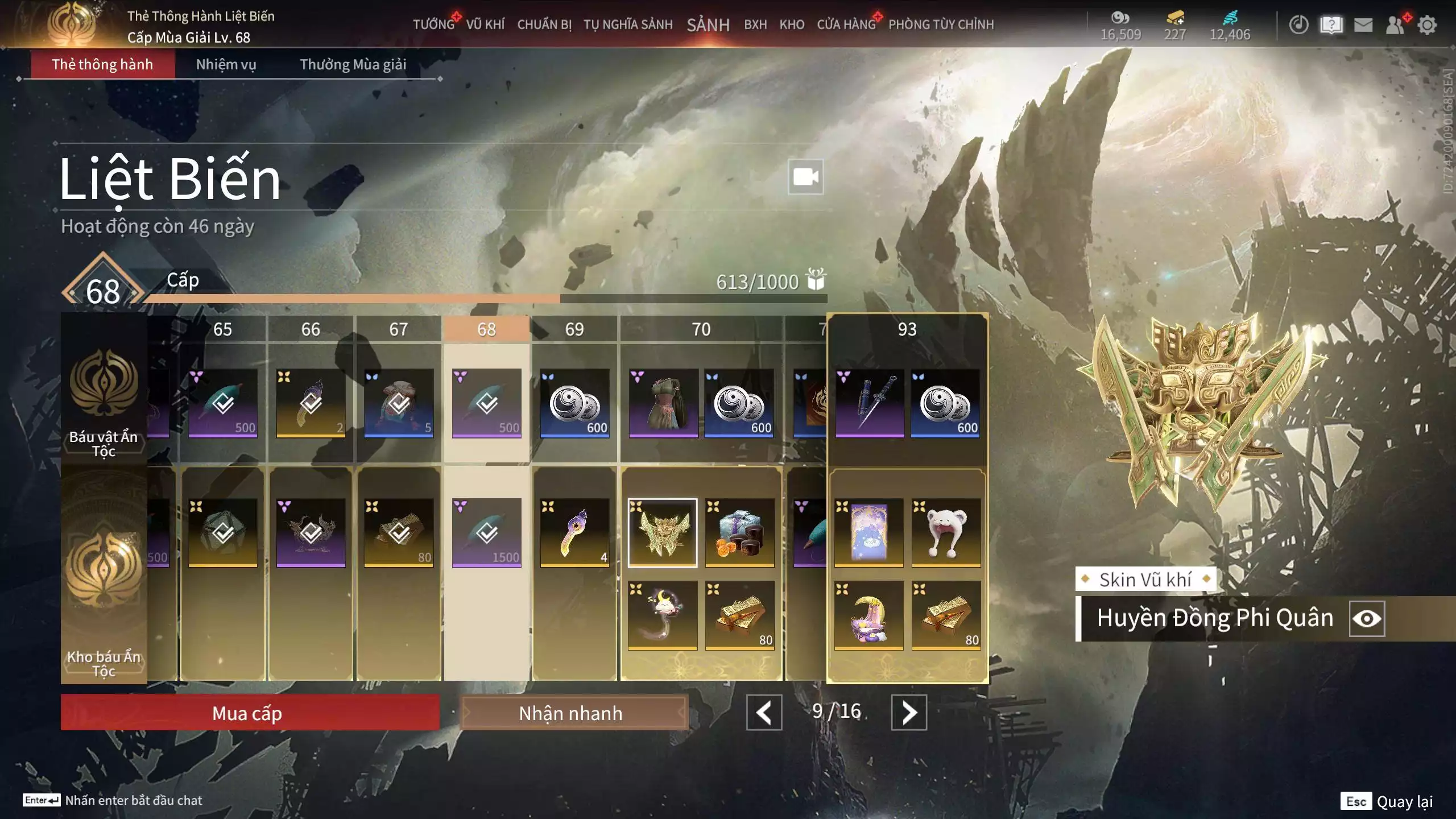Preview Huyền Đồng Phi Quân with eye icon
The image size is (1456, 819).
click(1367, 618)
